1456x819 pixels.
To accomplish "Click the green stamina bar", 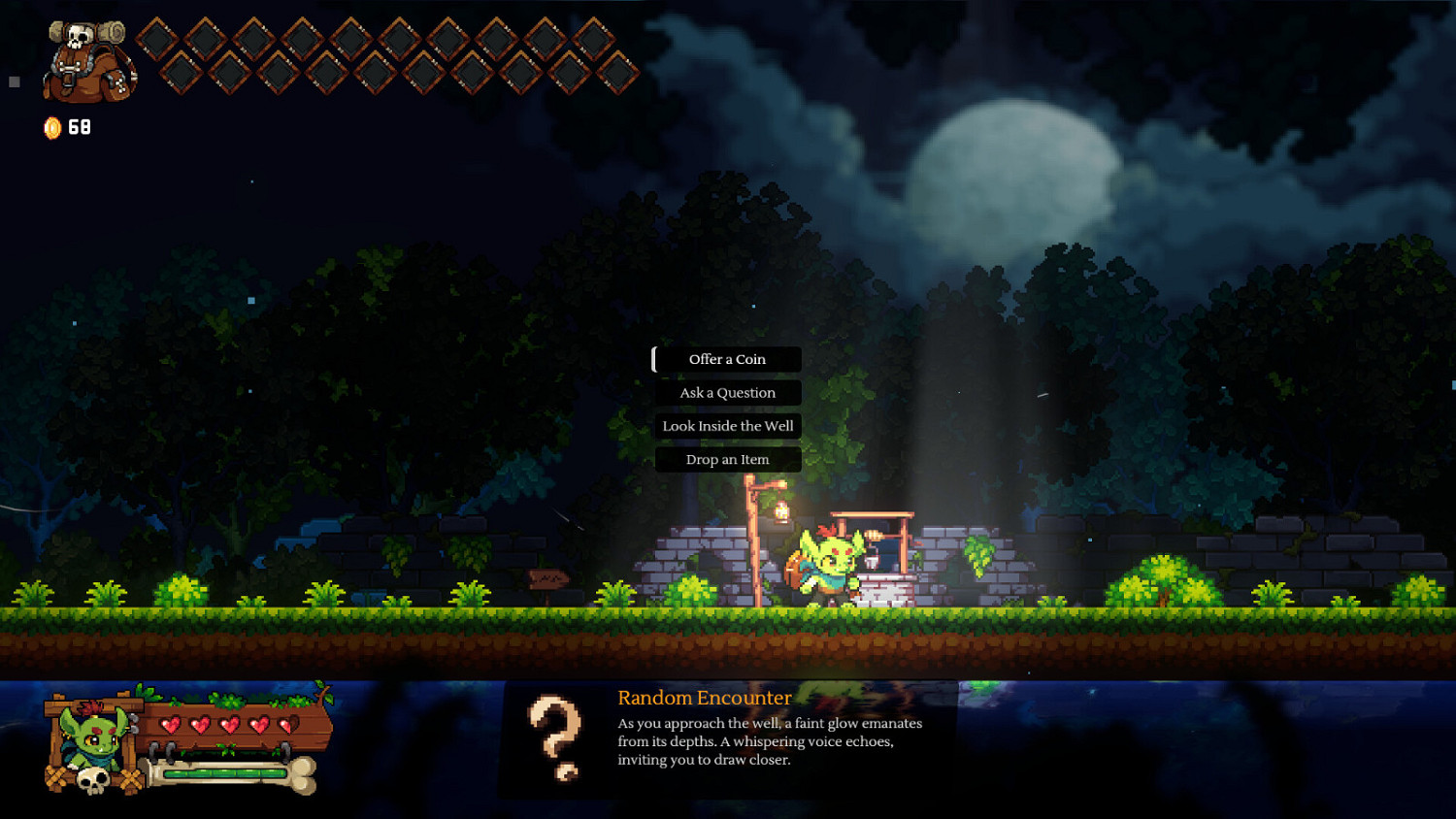I will pyautogui.click(x=225, y=772).
